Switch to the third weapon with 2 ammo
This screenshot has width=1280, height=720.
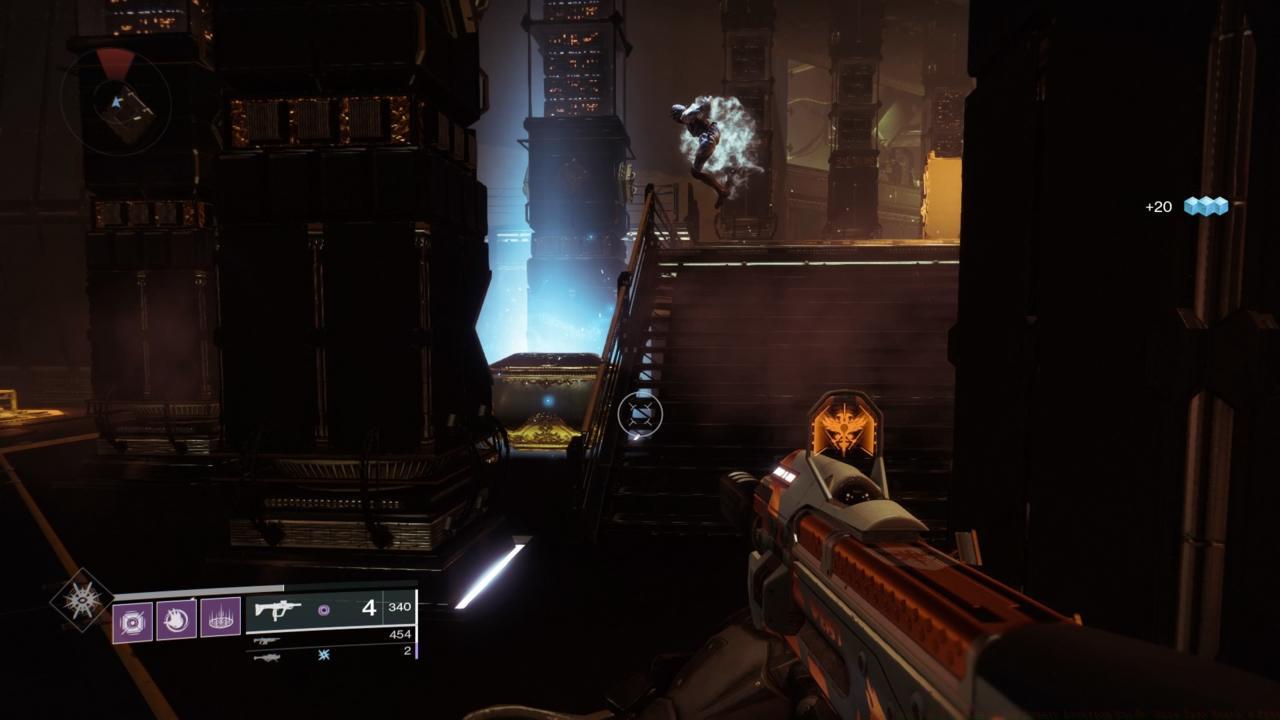330,655
